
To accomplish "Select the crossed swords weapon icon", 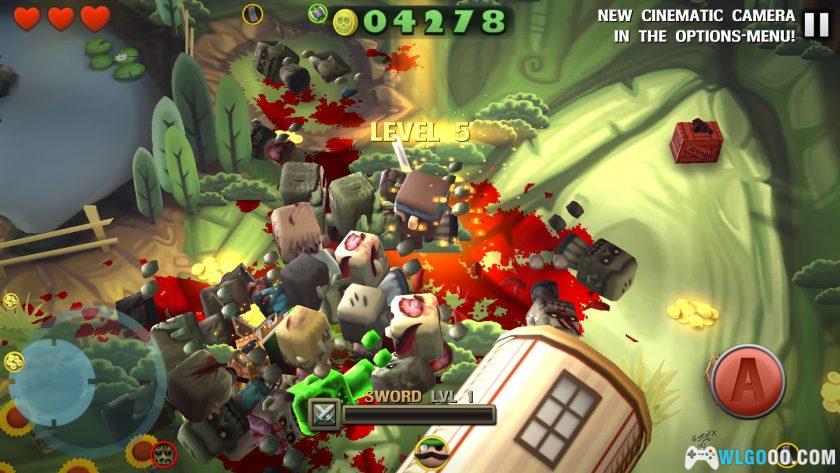I will click(x=324, y=414).
